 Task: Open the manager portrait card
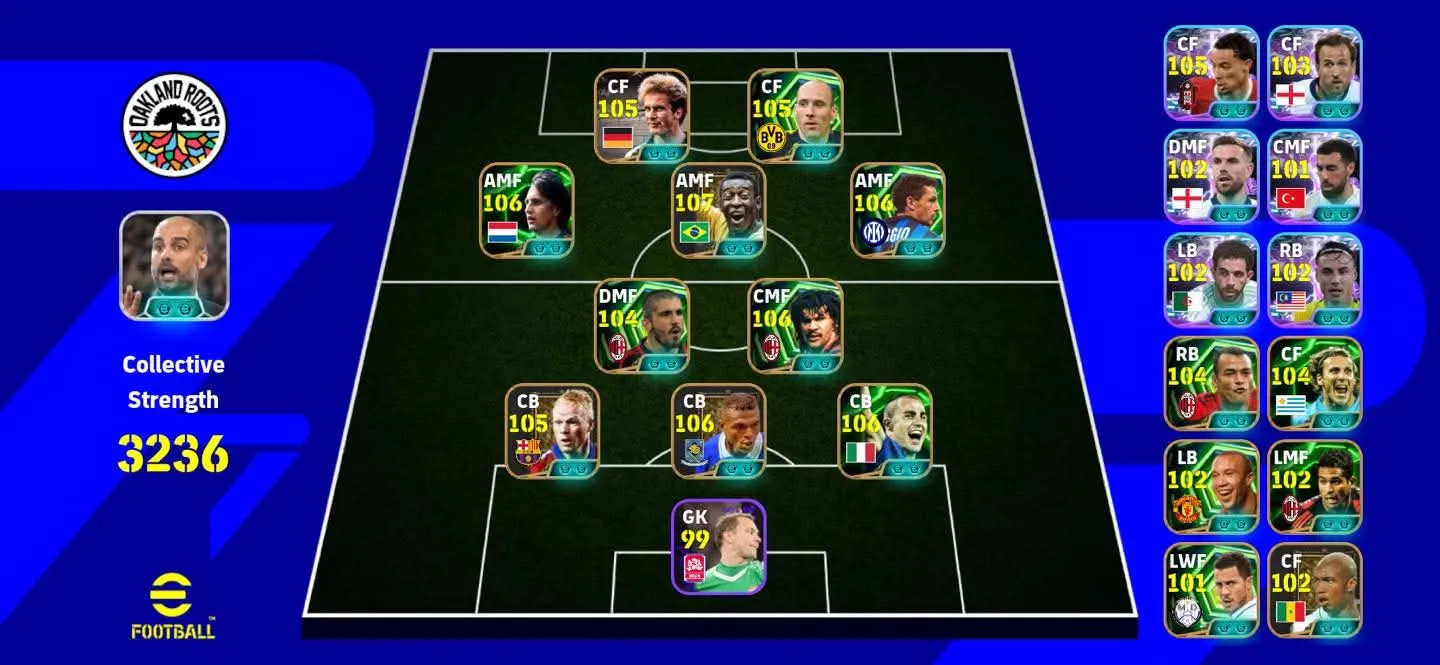(x=174, y=265)
